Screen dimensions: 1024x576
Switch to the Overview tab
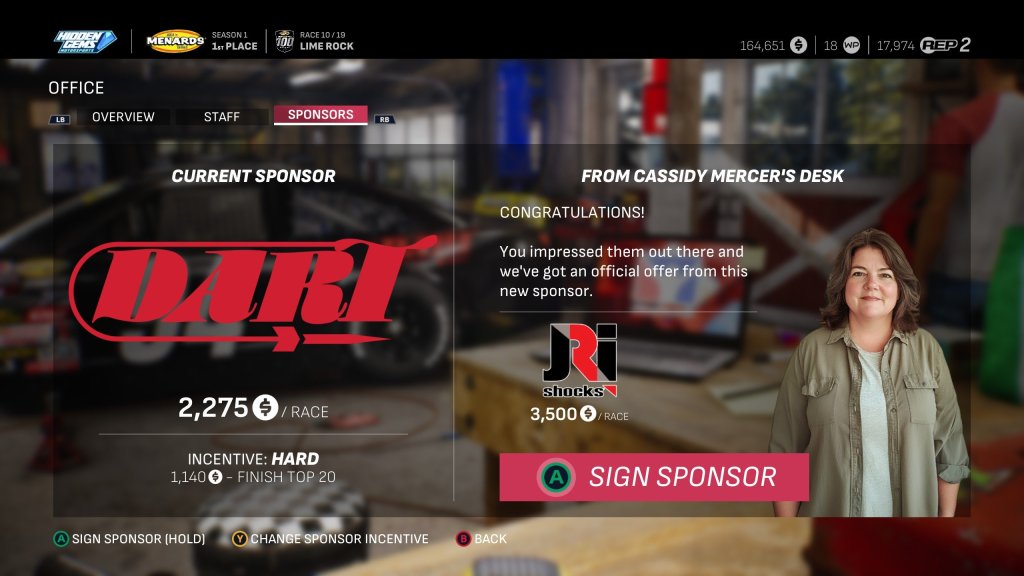[123, 117]
